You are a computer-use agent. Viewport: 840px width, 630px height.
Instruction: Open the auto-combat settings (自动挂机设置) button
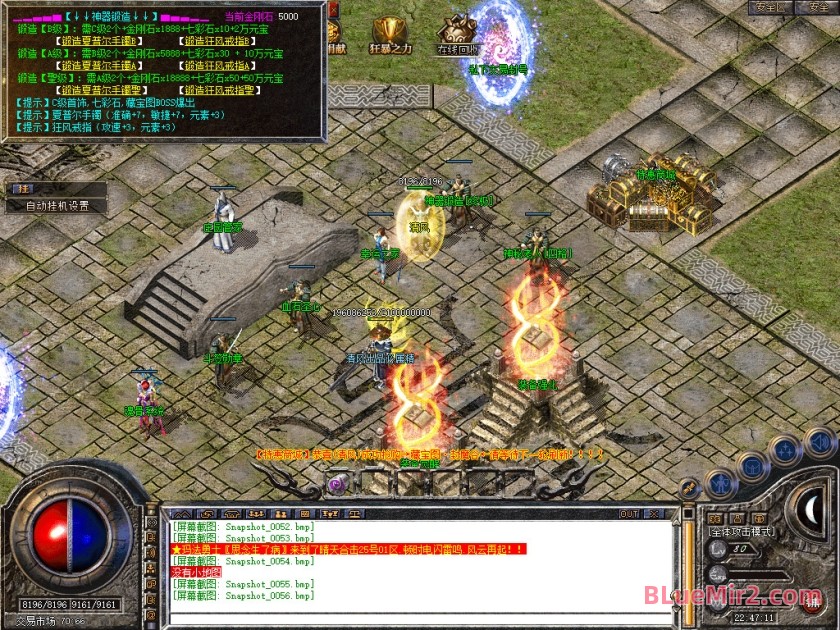pyautogui.click(x=57, y=206)
